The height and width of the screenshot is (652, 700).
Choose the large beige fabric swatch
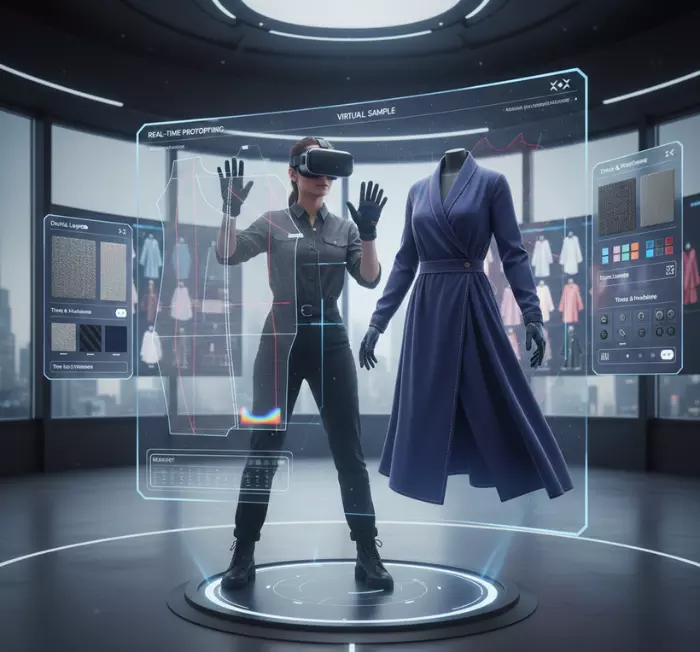pyautogui.click(x=113, y=270)
